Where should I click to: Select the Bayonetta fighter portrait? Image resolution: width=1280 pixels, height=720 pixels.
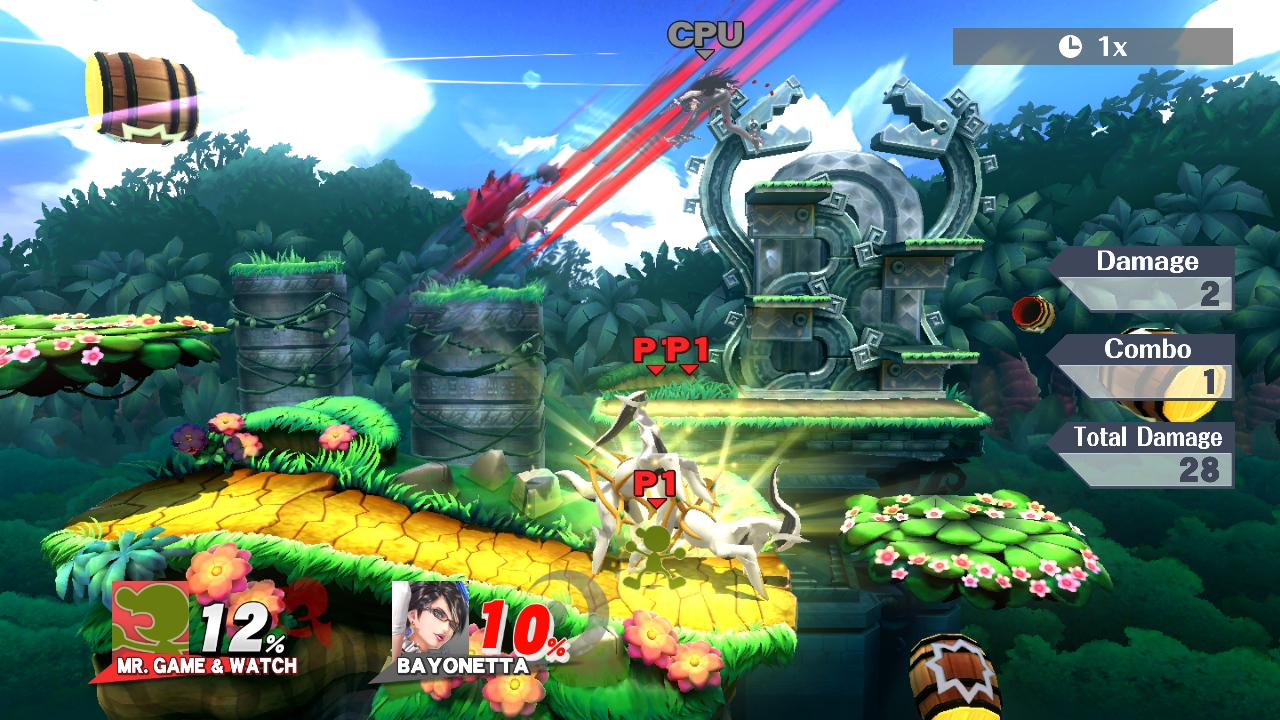point(430,618)
